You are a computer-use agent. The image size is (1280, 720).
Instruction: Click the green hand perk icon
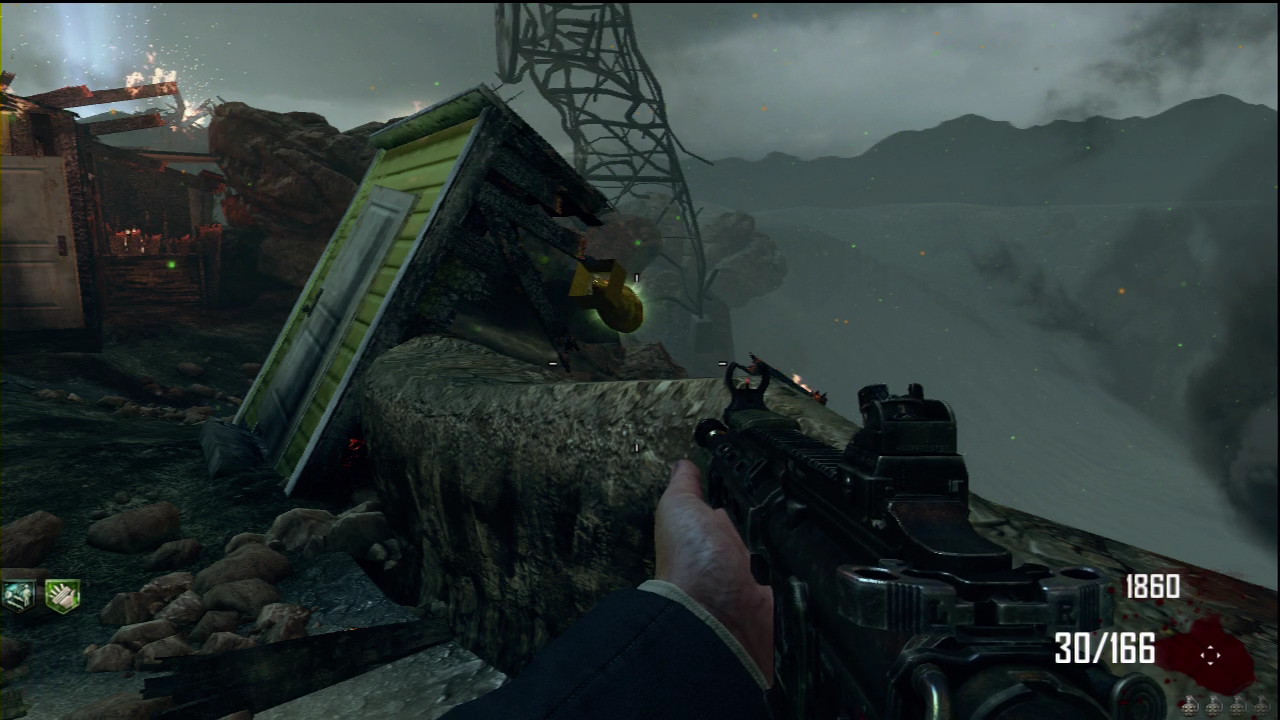coord(62,595)
